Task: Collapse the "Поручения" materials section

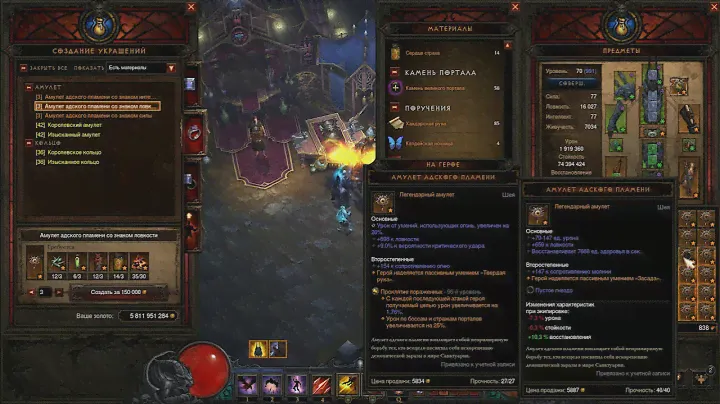Action: click(396, 107)
